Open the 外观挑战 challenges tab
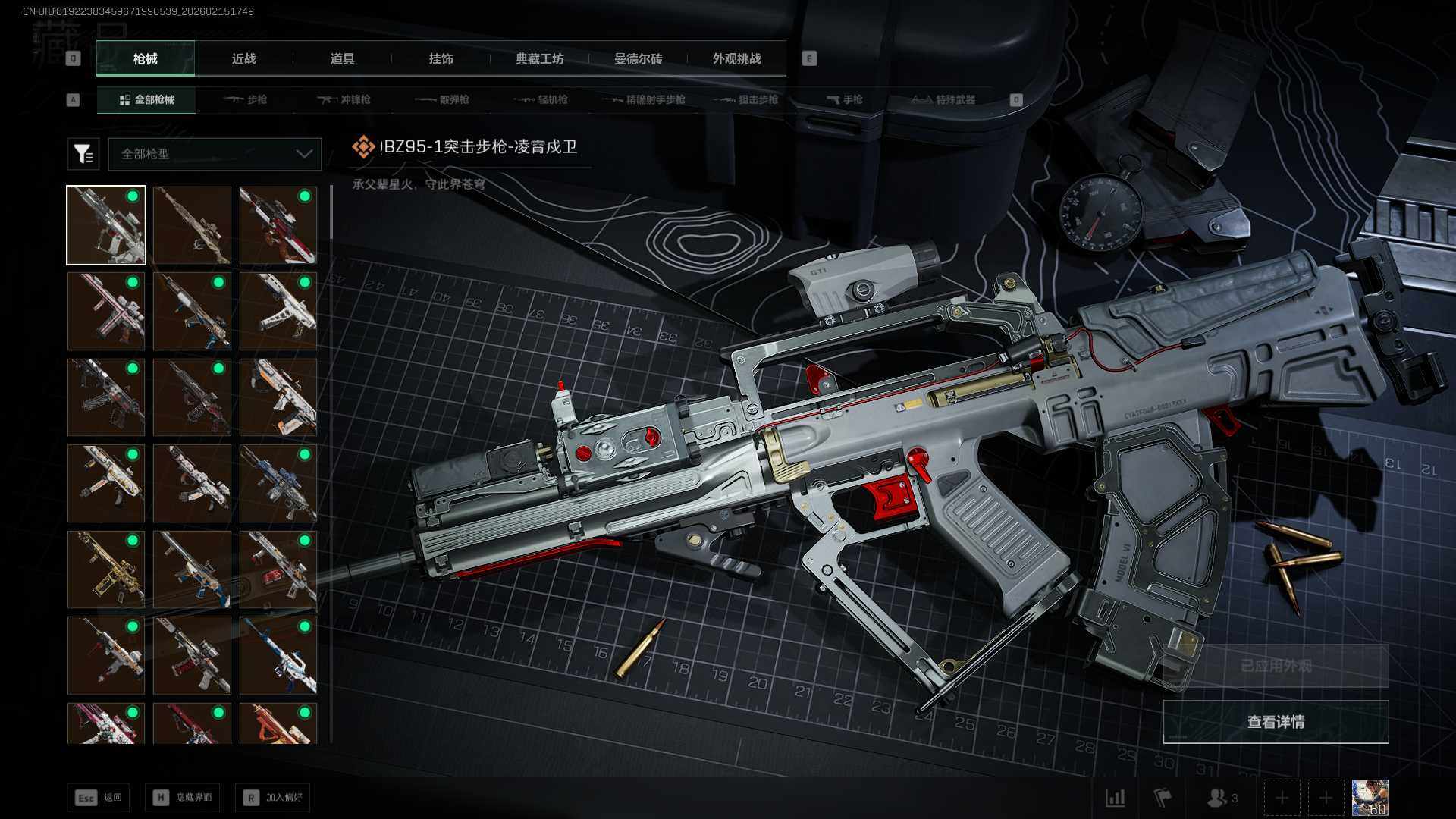 pos(736,58)
